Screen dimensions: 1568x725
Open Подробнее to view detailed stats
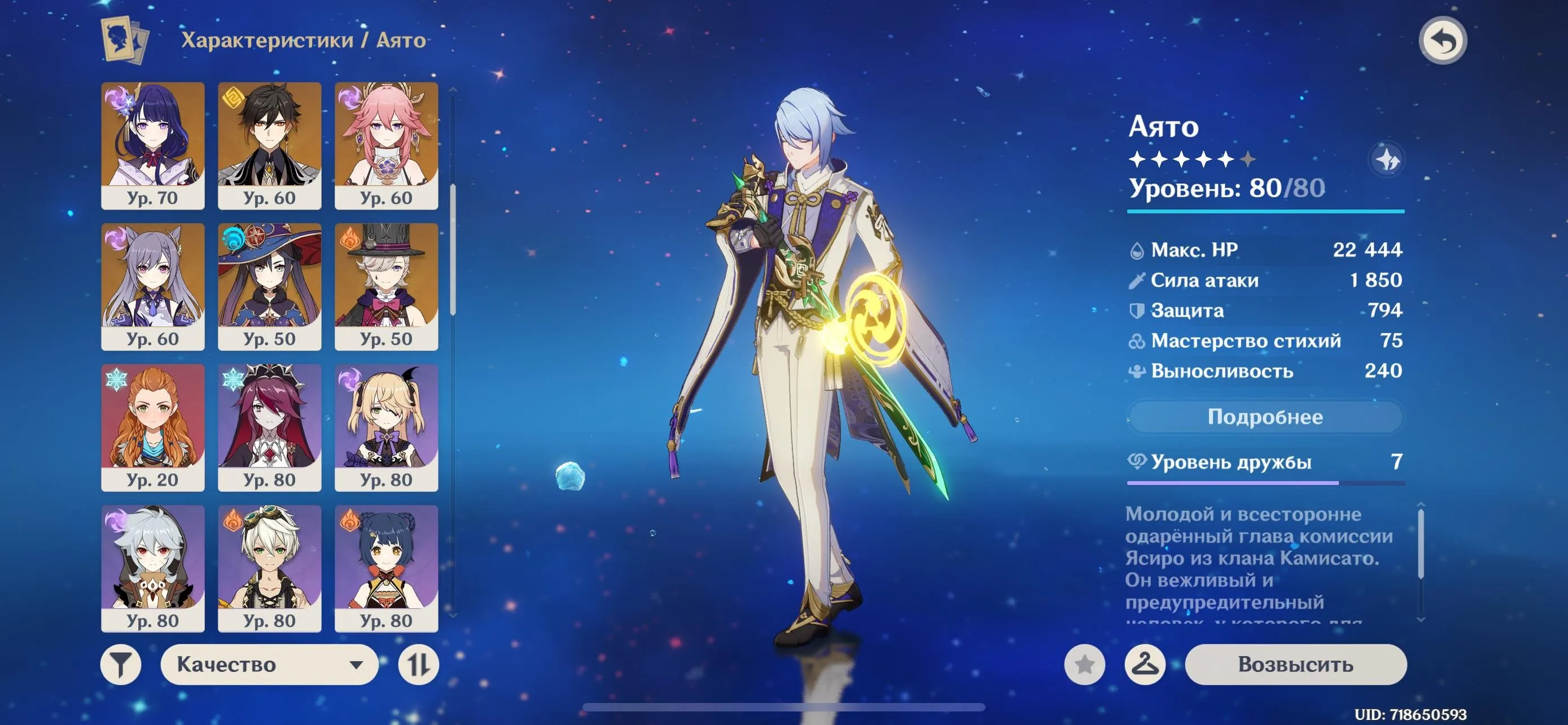pyautogui.click(x=1265, y=417)
